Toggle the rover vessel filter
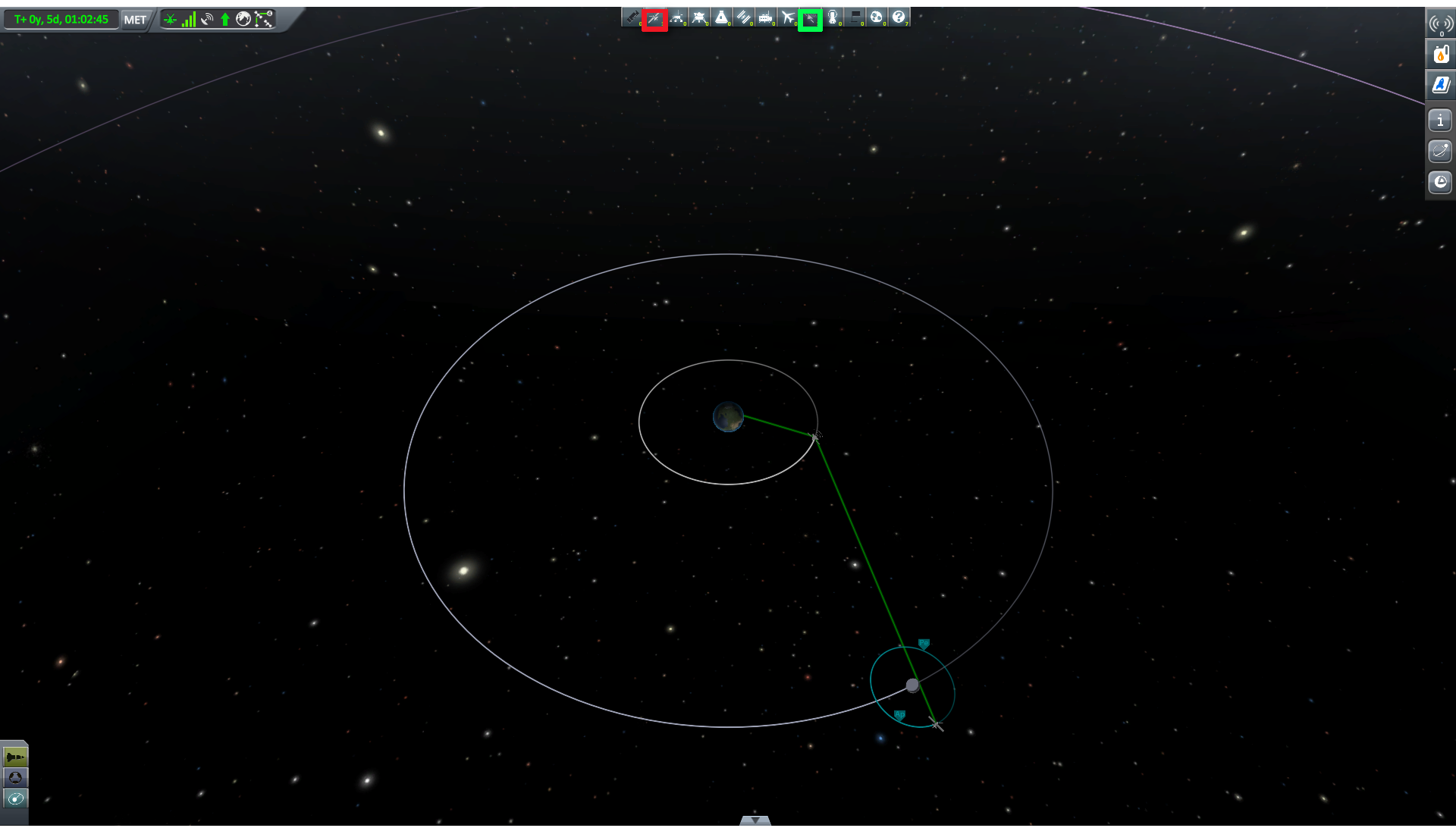This screenshot has height=828, width=1456. click(x=677, y=17)
